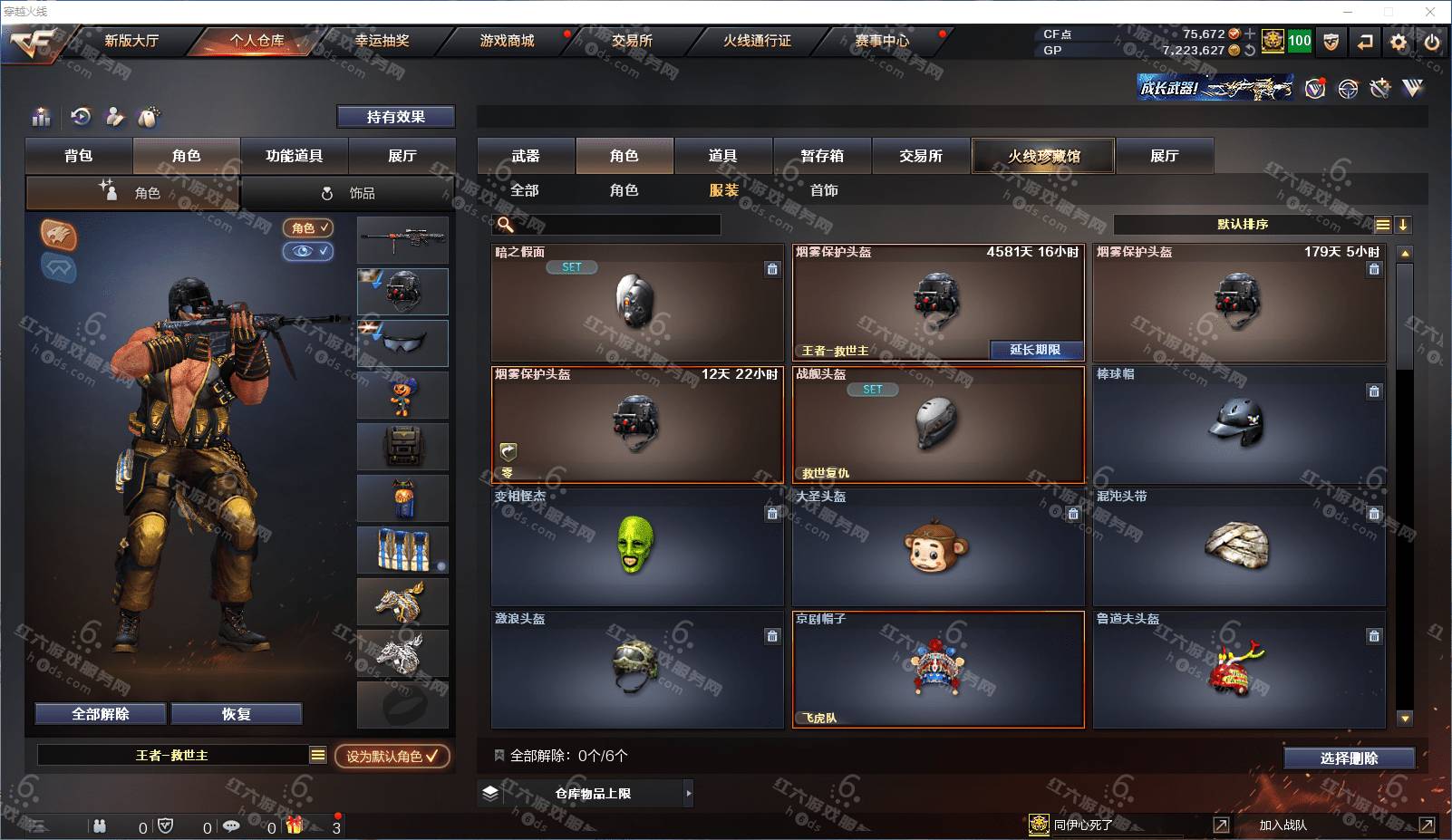The height and width of the screenshot is (840, 1452).
Task: Open 幸运抽奖 lucky draw page
Action: point(382,41)
